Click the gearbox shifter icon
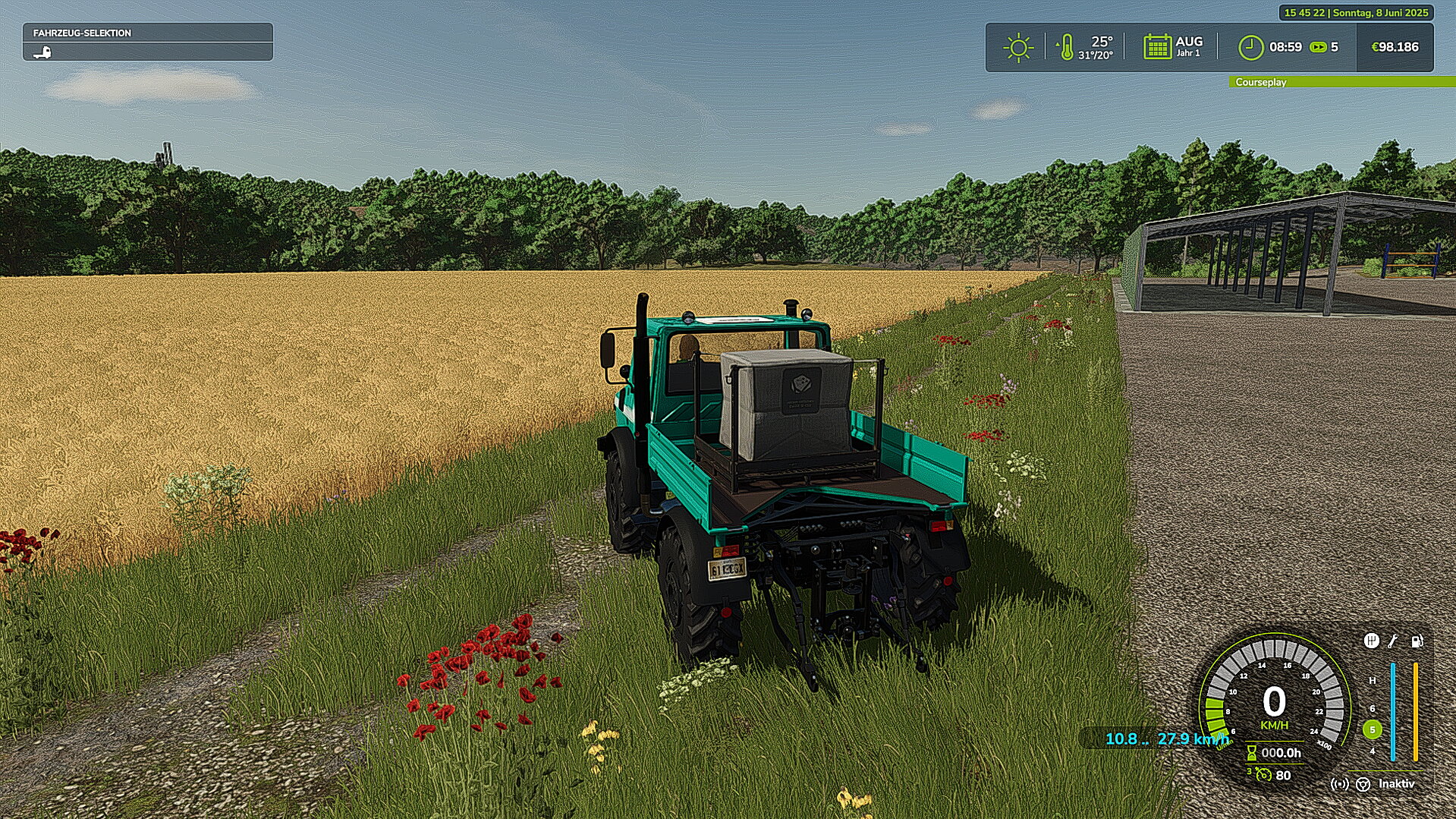Image resolution: width=1456 pixels, height=819 pixels. point(1371,641)
